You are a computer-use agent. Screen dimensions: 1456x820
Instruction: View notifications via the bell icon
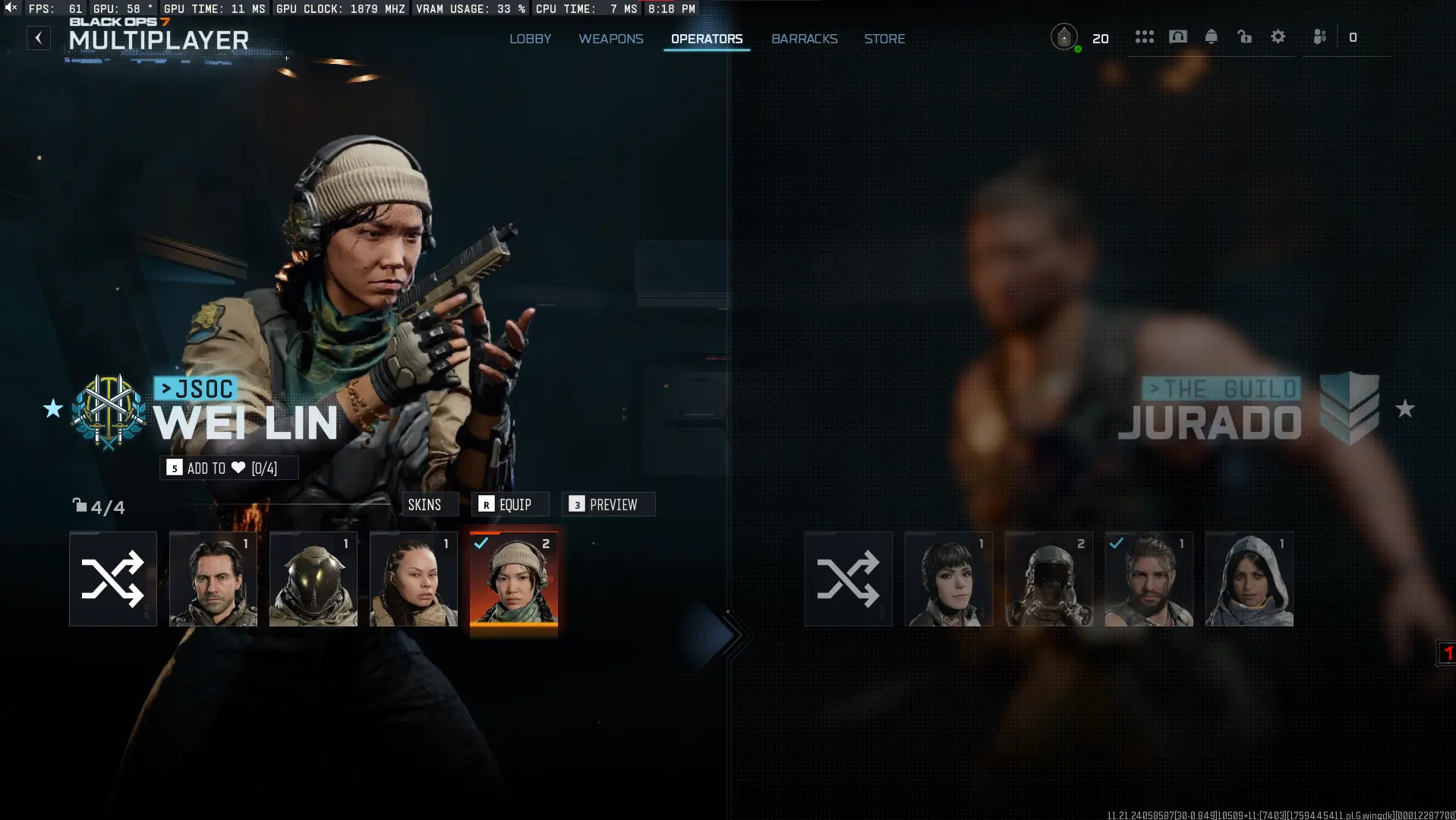click(1211, 36)
